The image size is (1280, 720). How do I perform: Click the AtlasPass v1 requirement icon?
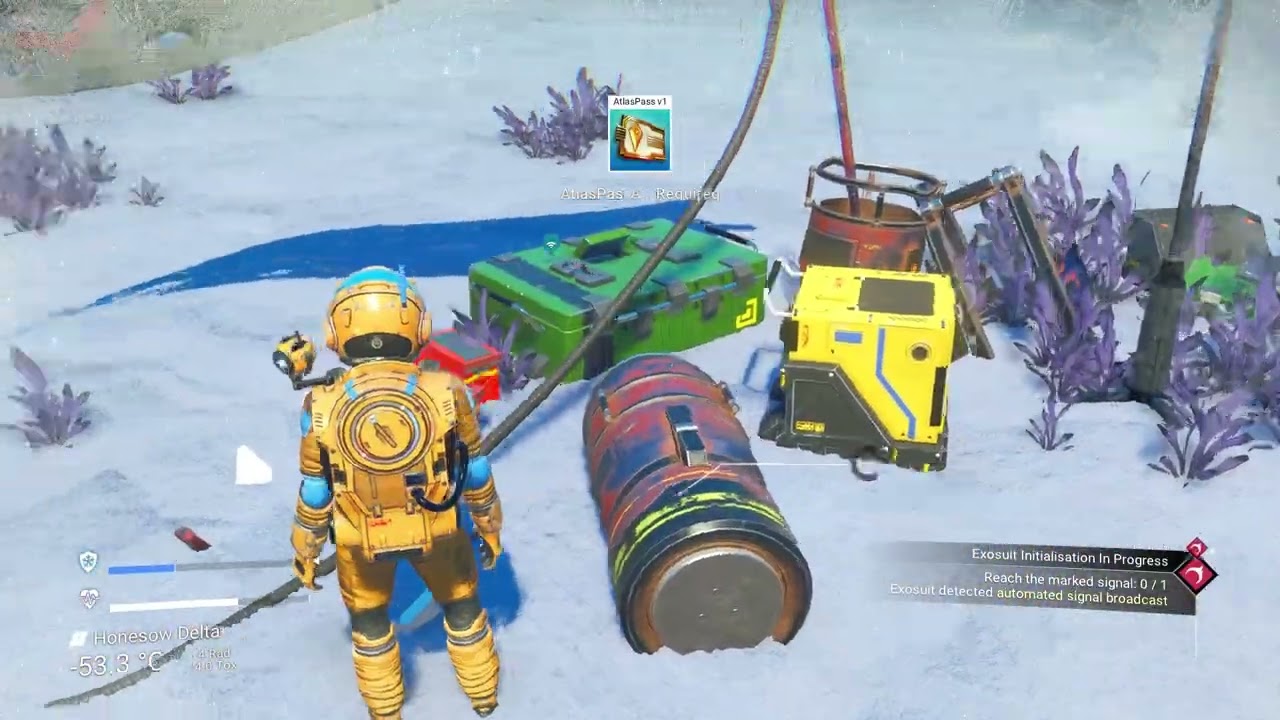[x=640, y=139]
